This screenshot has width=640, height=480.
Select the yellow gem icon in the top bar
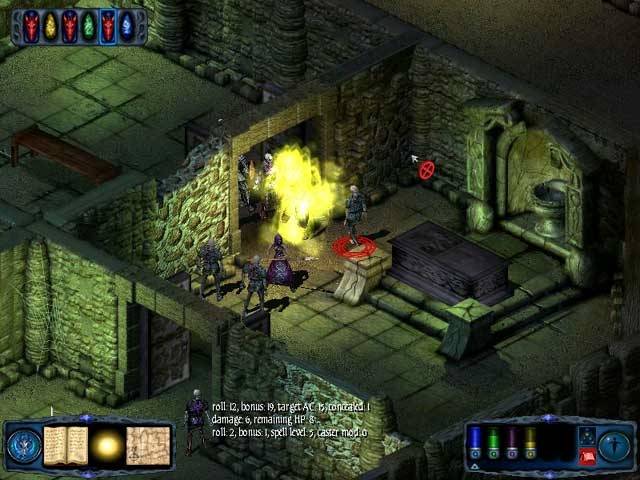51,25
